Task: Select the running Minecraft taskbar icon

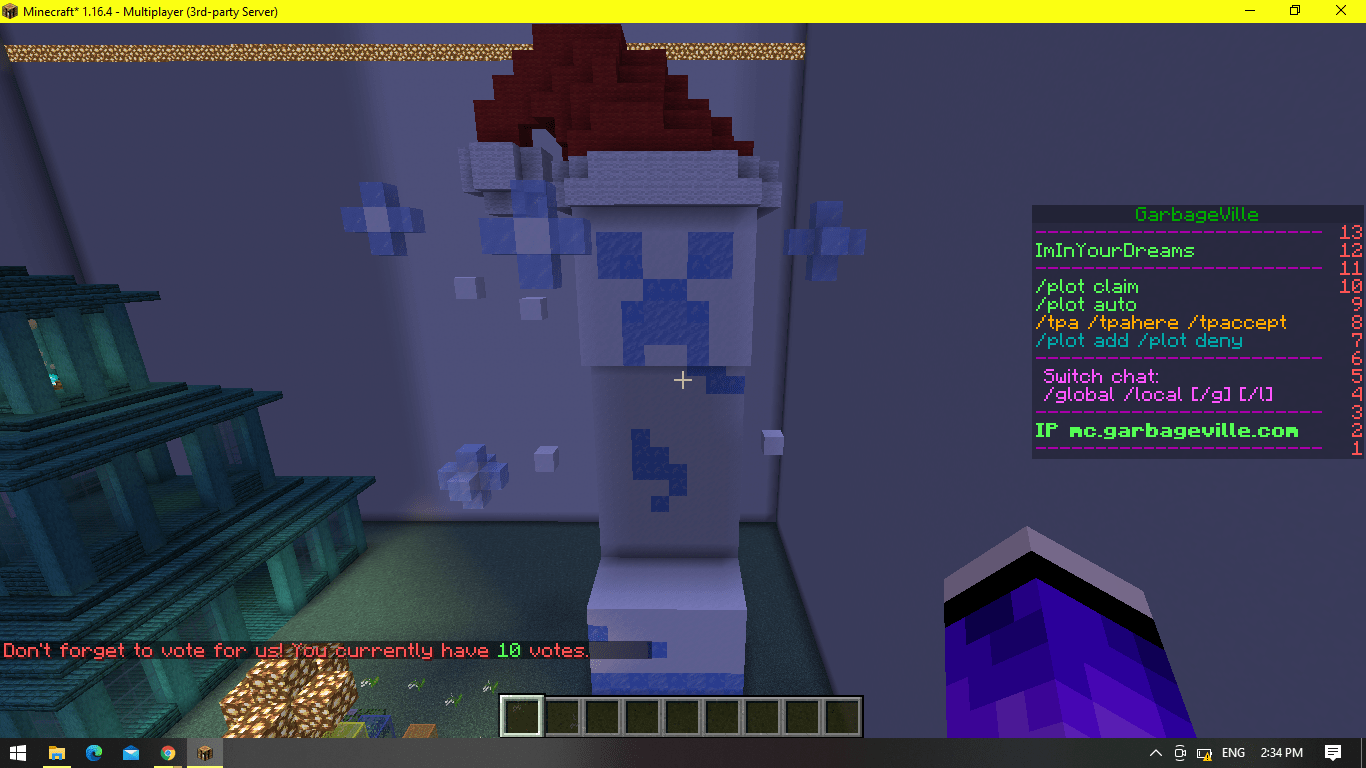Action: coord(204,753)
